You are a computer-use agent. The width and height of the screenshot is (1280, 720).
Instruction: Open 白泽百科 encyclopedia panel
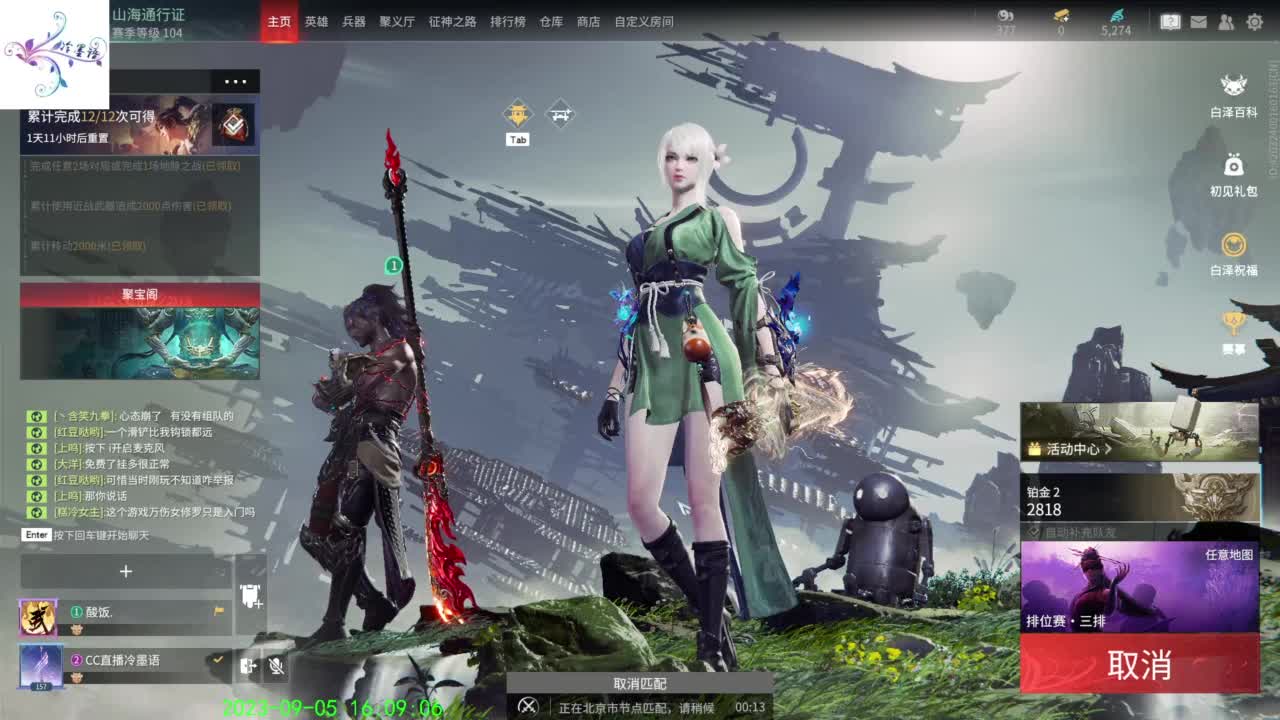1231,90
